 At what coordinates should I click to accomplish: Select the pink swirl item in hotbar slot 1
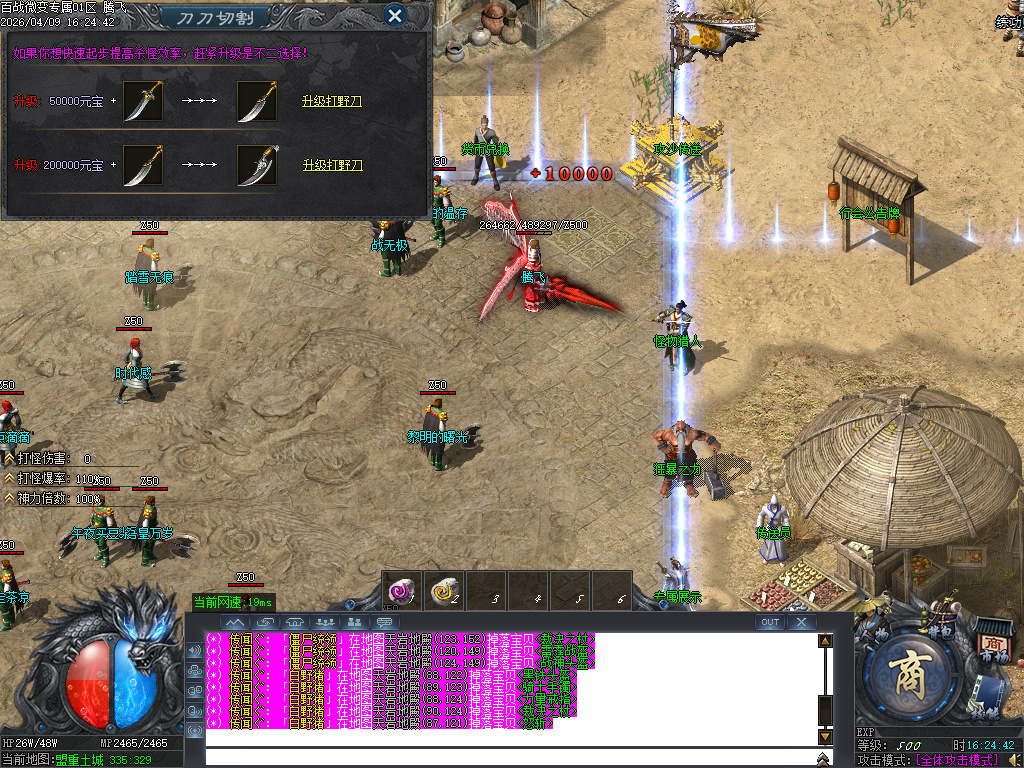(402, 590)
